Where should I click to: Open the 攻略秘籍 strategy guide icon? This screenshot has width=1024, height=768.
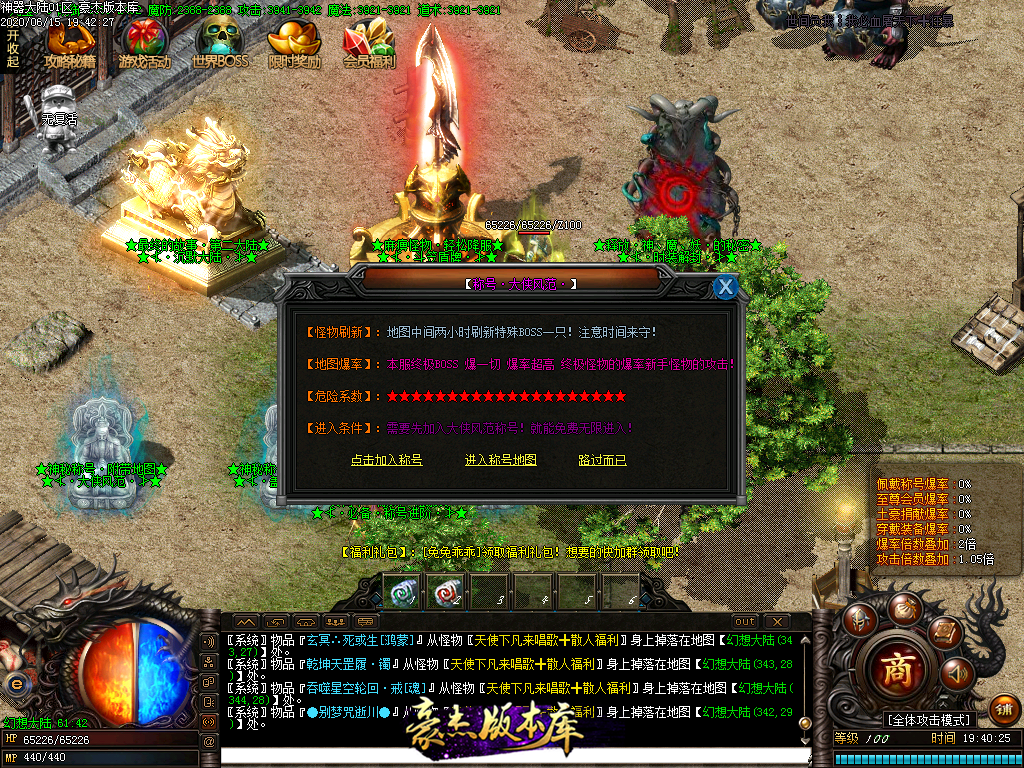[70, 45]
